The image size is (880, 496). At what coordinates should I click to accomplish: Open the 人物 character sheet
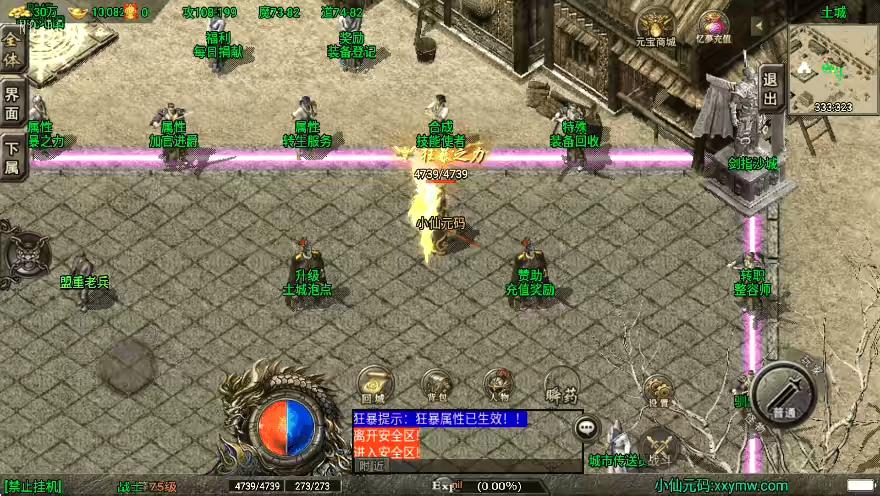pos(498,385)
